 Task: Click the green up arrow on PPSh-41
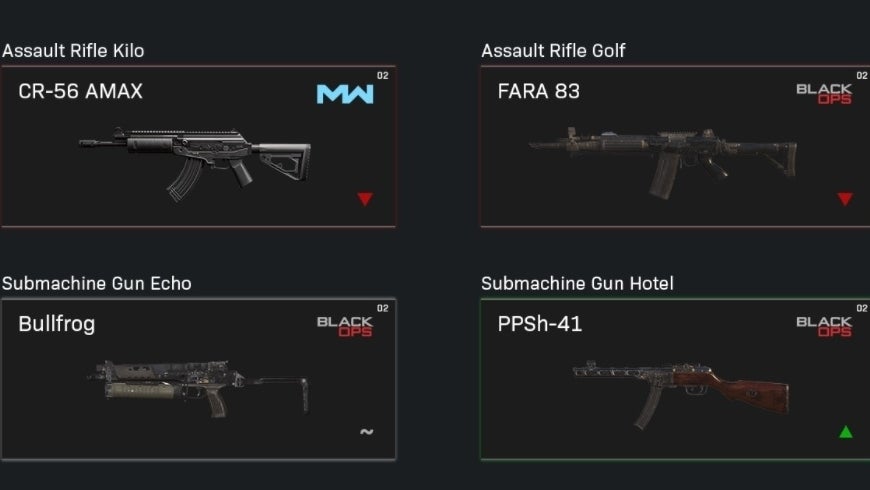point(845,432)
